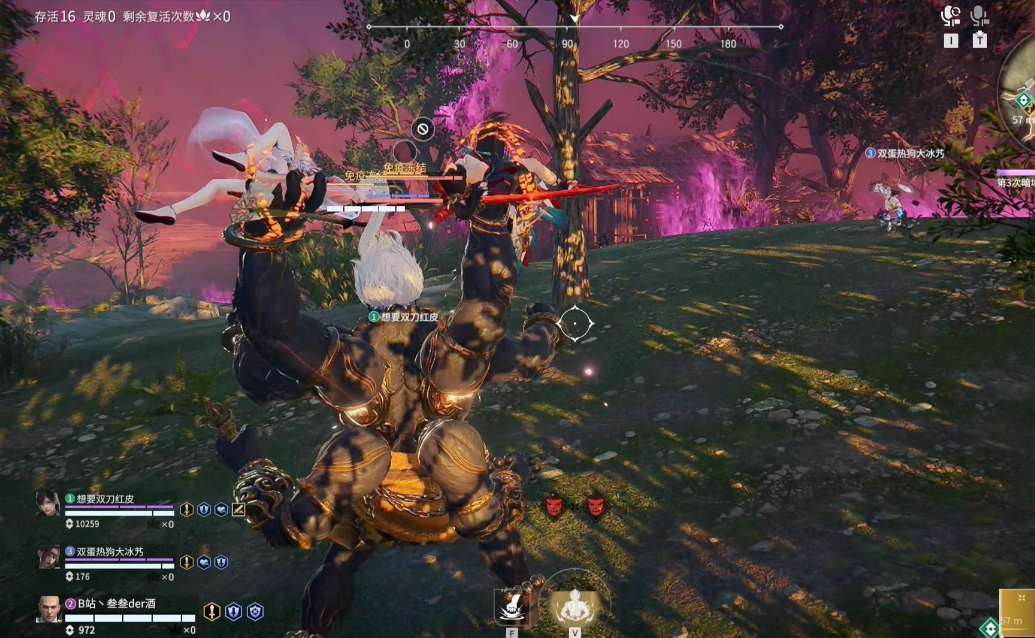This screenshot has width=1035, height=638.
Task: Click the golden katana icon beside 想要双刀红皮
Action: (x=239, y=509)
